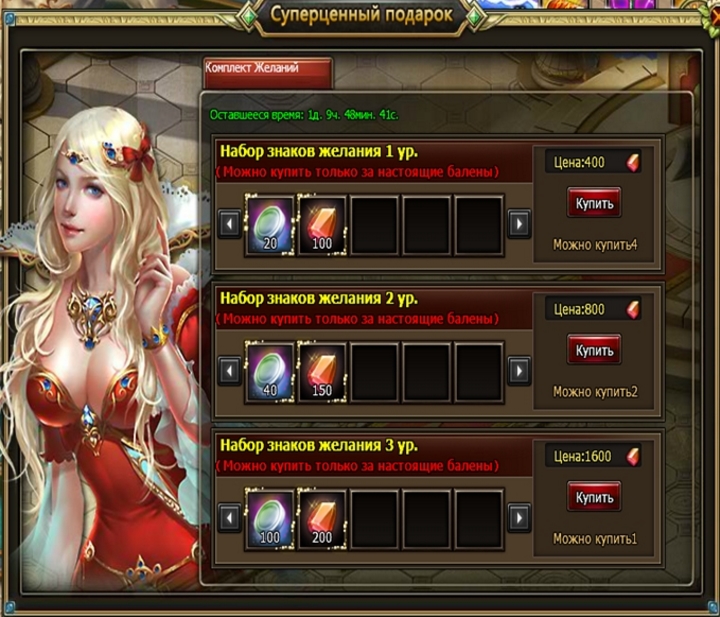Screen dimensions: 720x617
Task: Select the green token stack of 40
Action: tap(270, 369)
